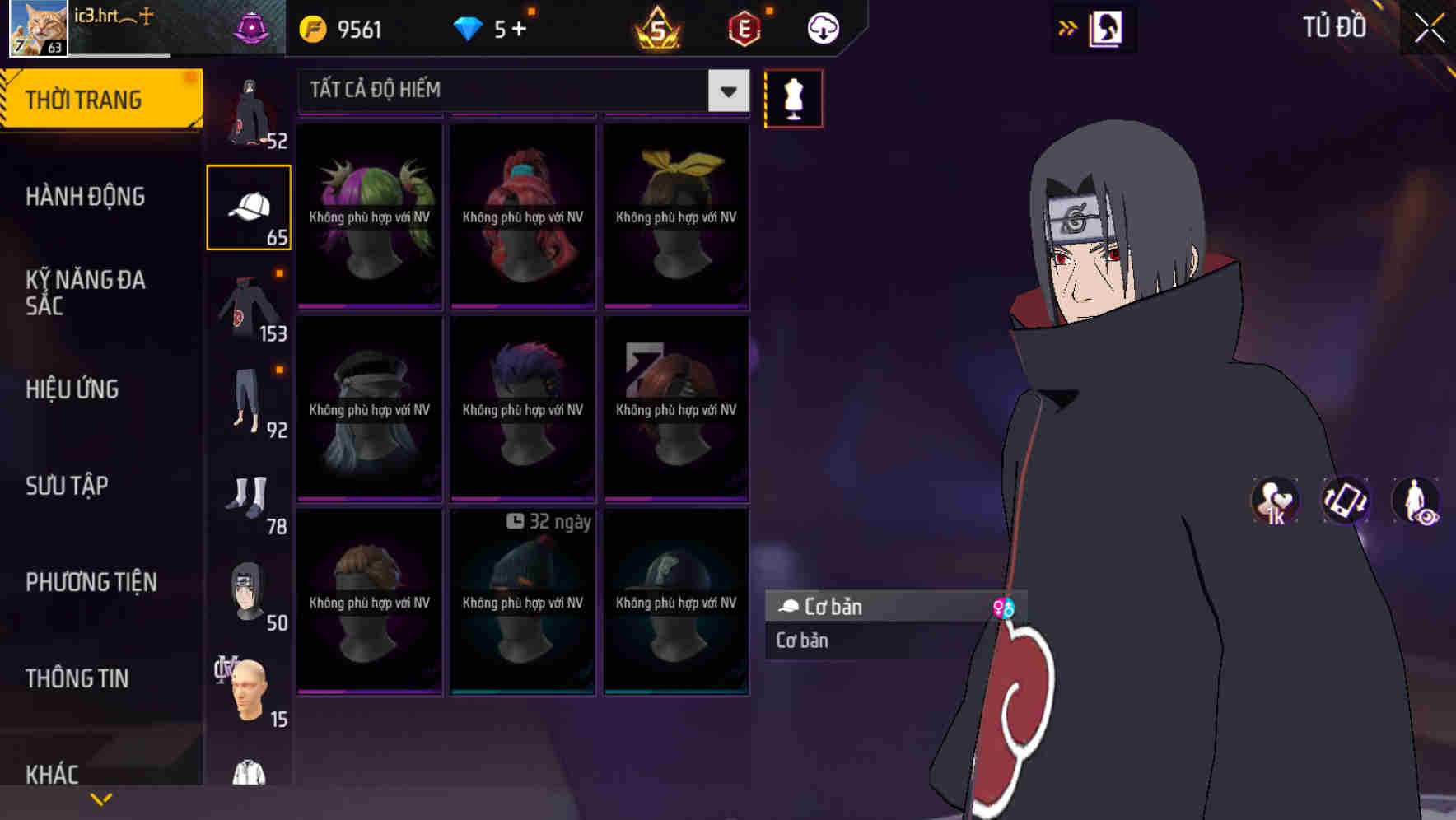The width and height of the screenshot is (1456, 820).
Task: Open the Akatsuki jacket category with 153 items
Action: [x=248, y=305]
